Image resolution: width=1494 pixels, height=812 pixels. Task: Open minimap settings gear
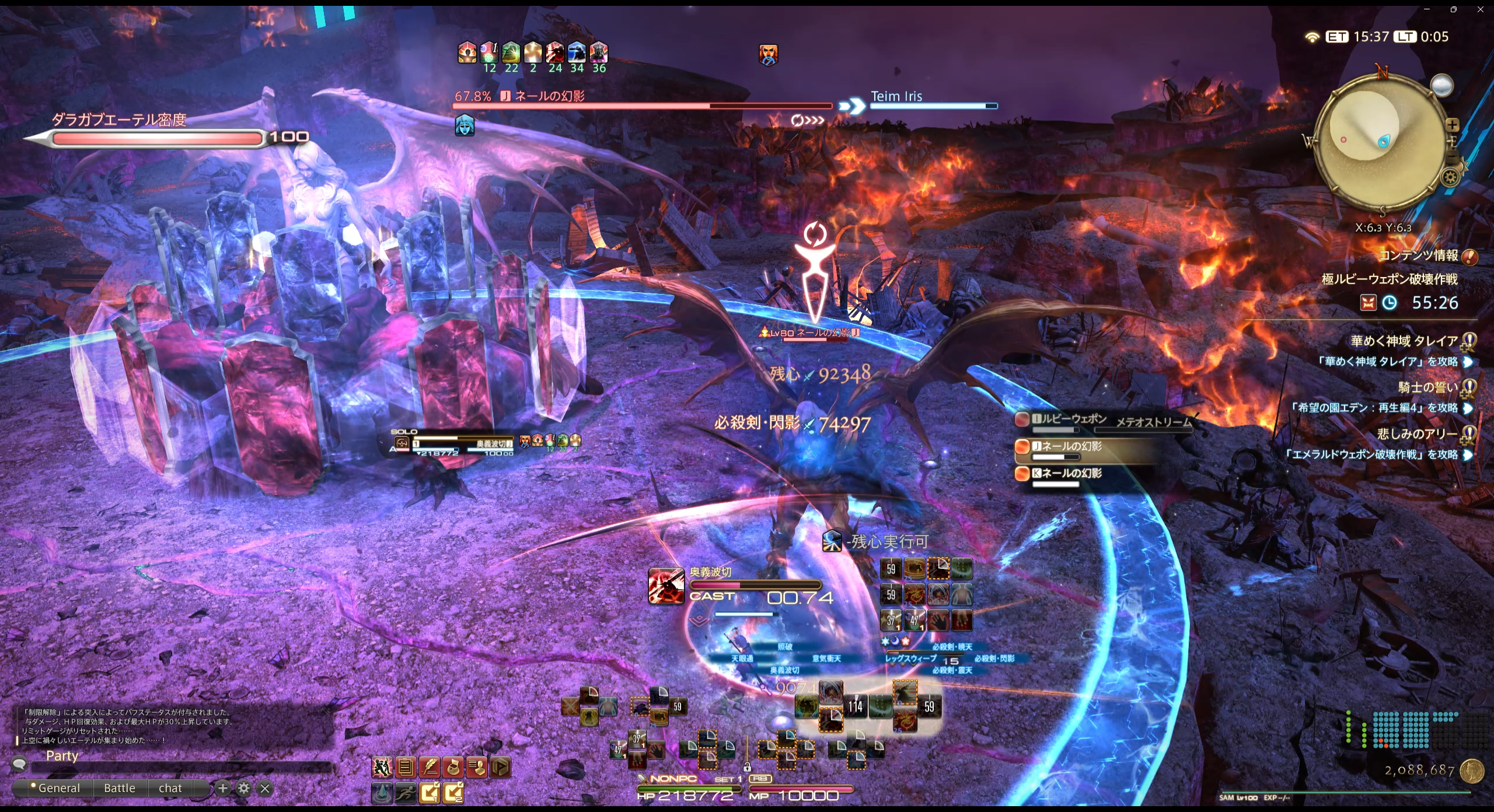click(x=1450, y=177)
